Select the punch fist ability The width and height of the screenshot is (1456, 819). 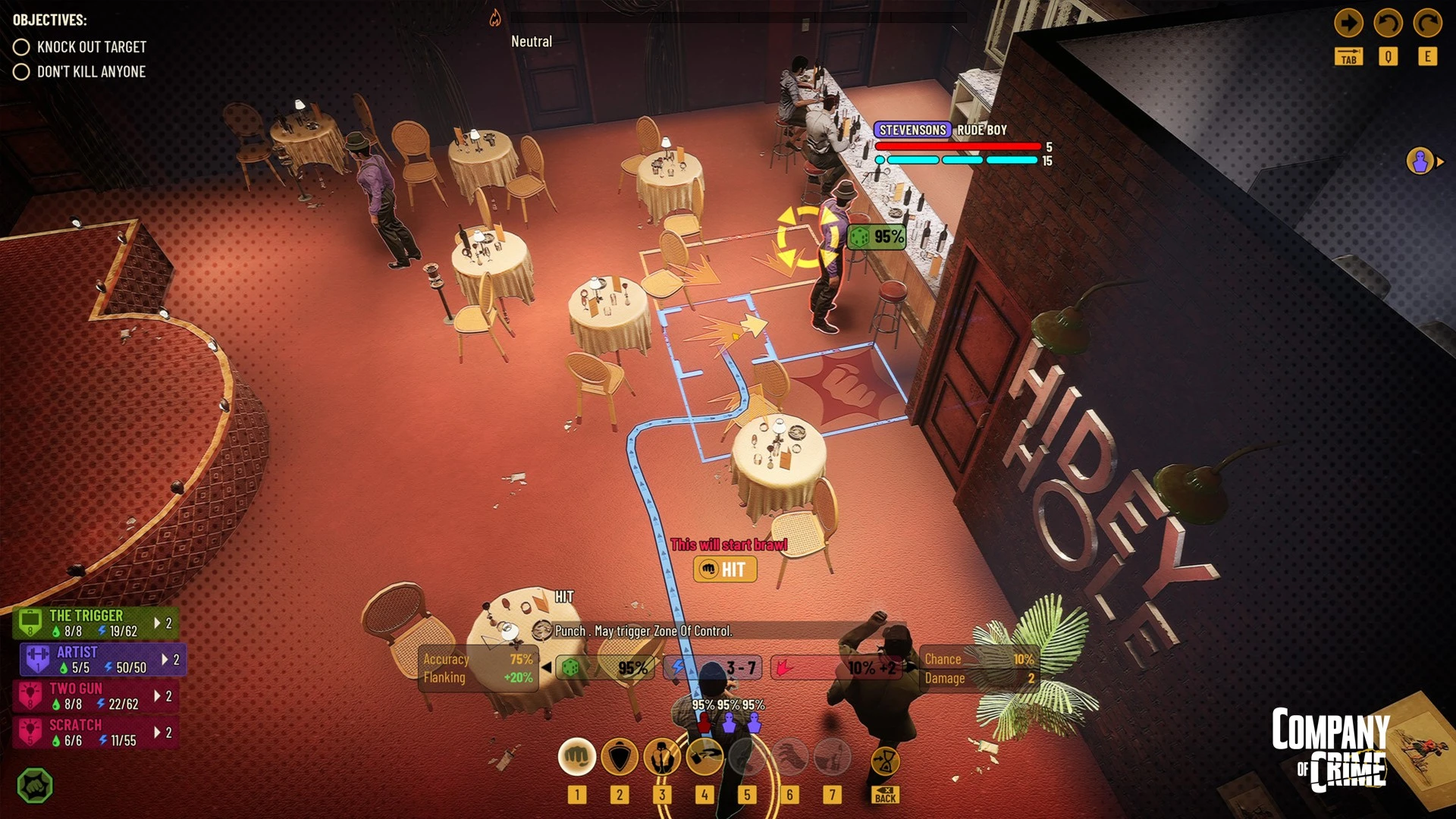[x=576, y=757]
